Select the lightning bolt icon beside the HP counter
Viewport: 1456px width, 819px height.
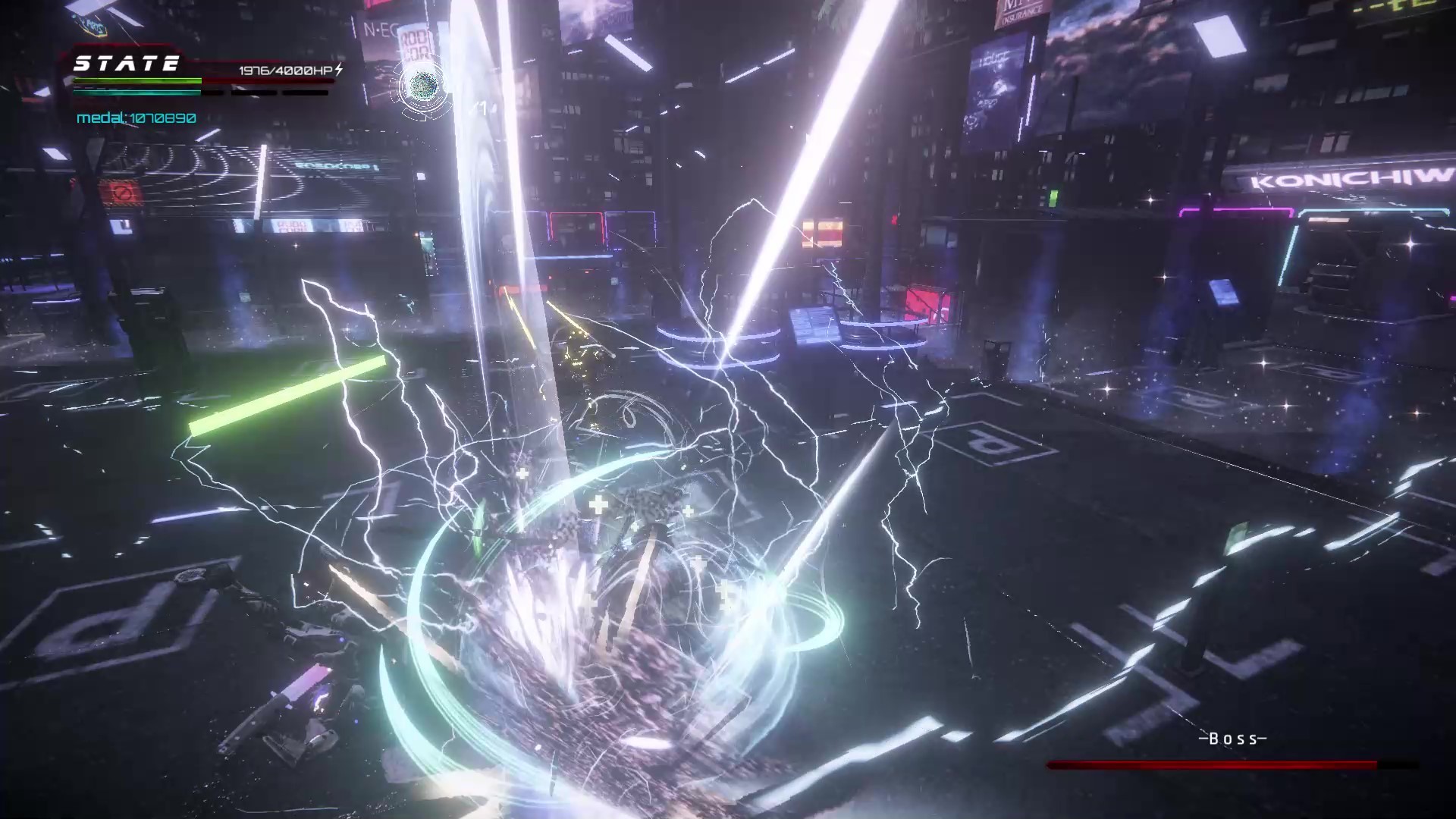(339, 69)
